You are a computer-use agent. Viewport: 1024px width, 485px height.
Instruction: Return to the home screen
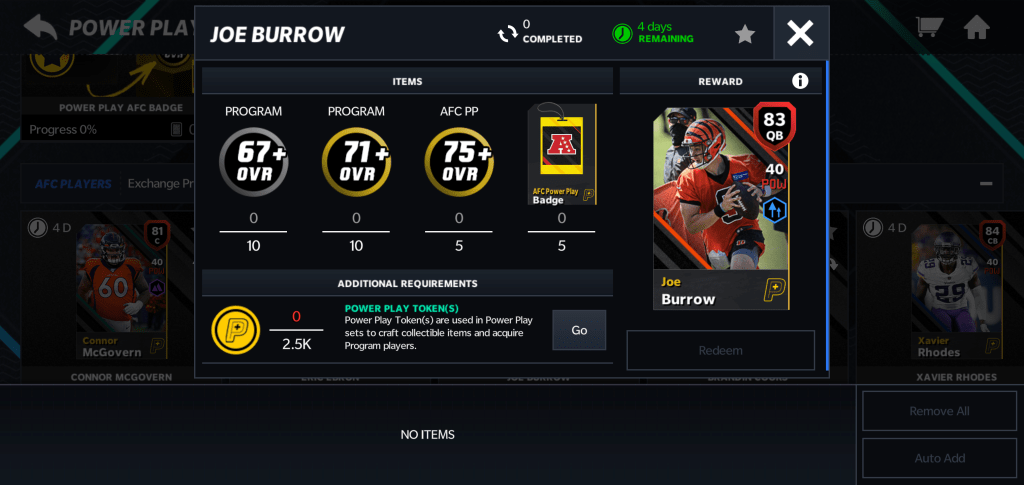tap(977, 27)
